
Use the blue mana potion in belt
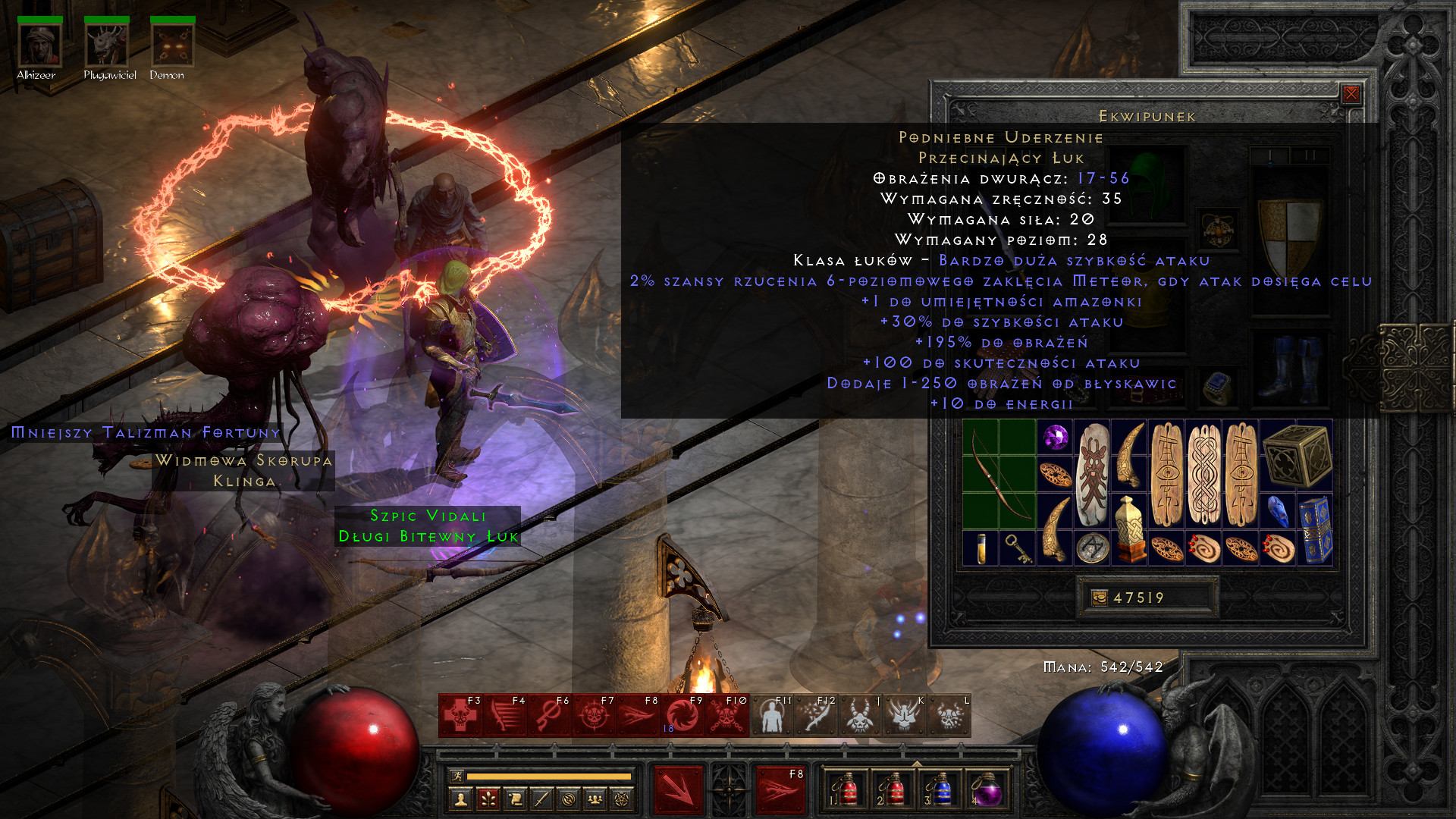[940, 791]
